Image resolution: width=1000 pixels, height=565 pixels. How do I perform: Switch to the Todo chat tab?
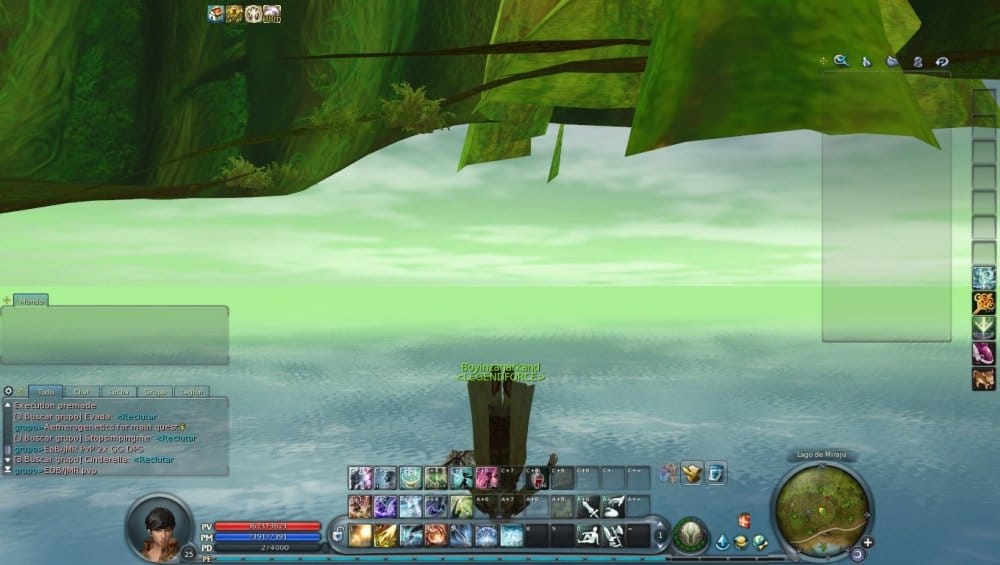[x=44, y=392]
